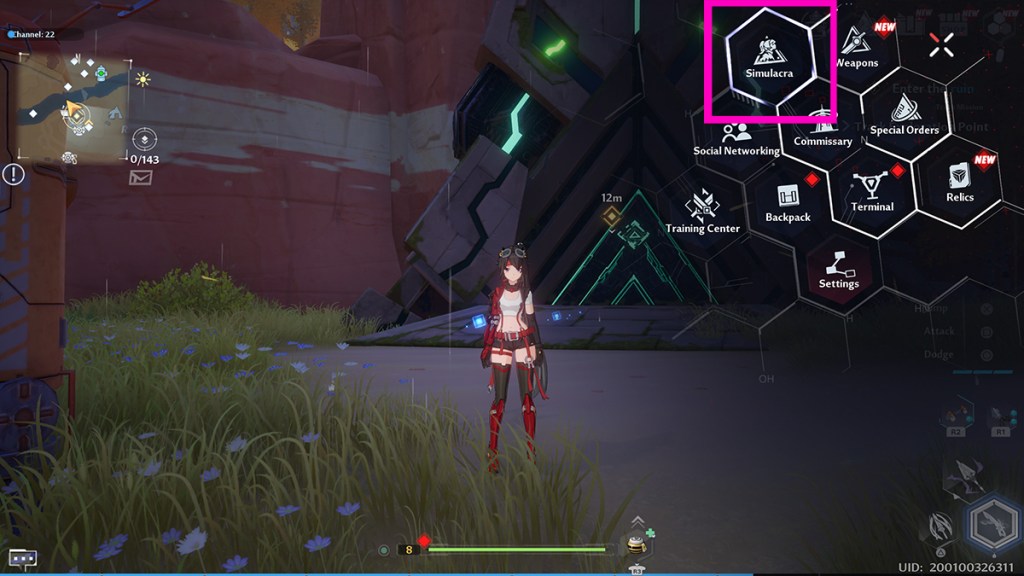Select the Special Orders hexagon

click(904, 116)
